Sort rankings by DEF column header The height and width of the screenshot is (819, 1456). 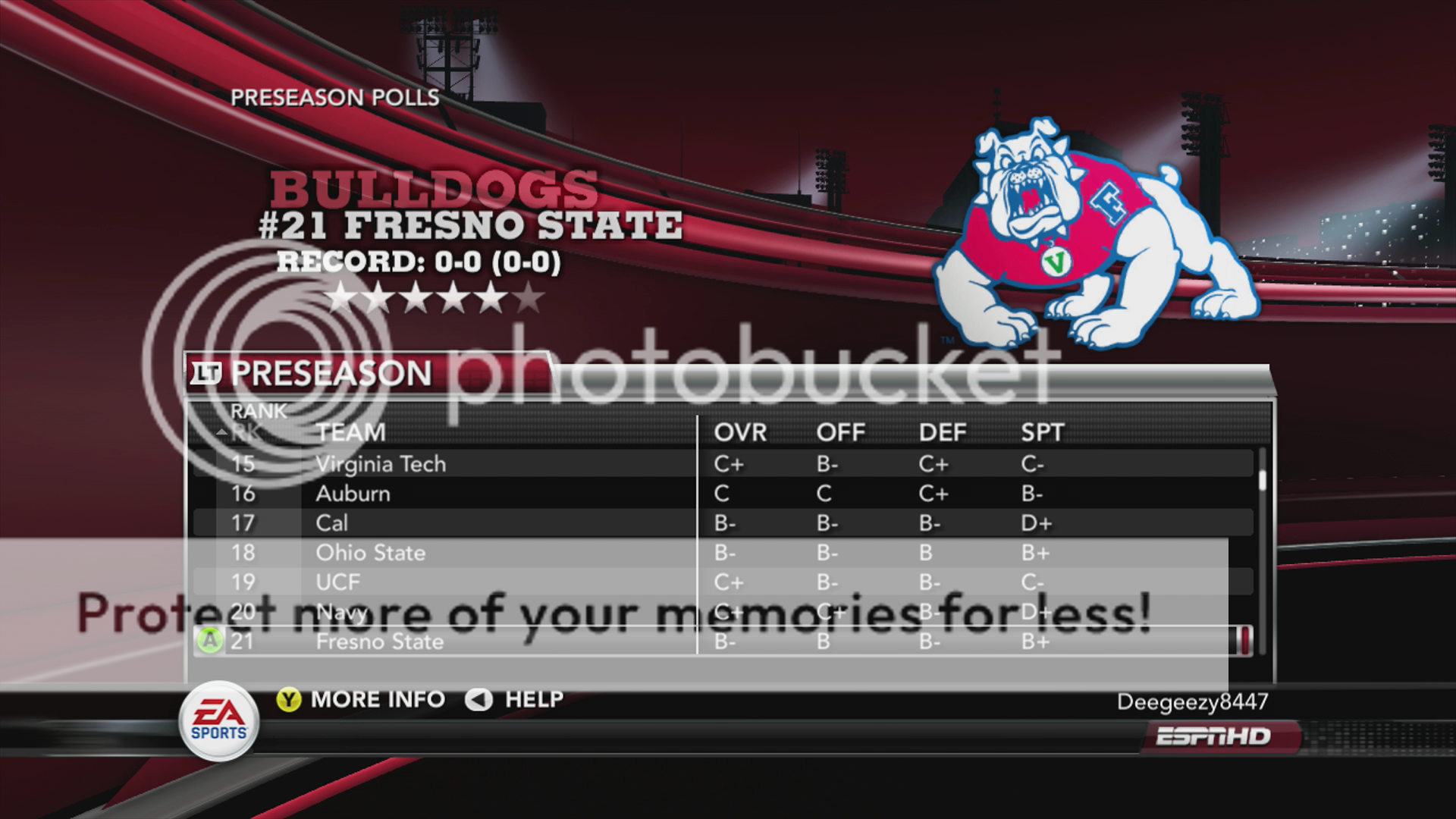click(x=943, y=432)
